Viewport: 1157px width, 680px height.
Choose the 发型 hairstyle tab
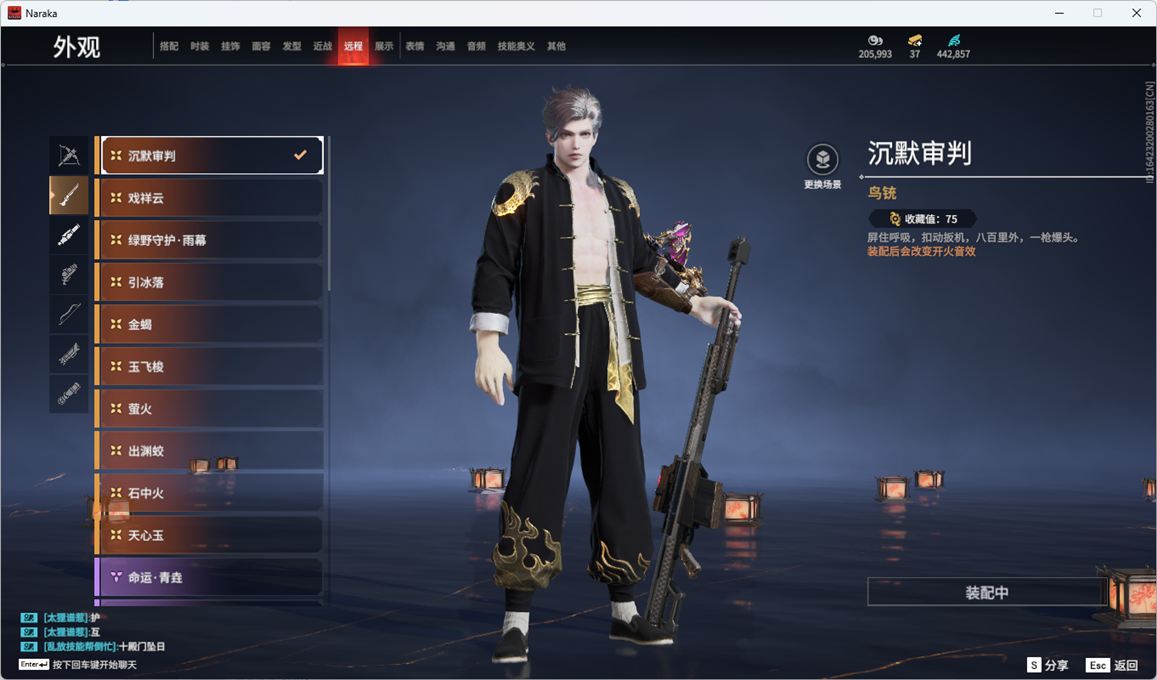click(291, 46)
